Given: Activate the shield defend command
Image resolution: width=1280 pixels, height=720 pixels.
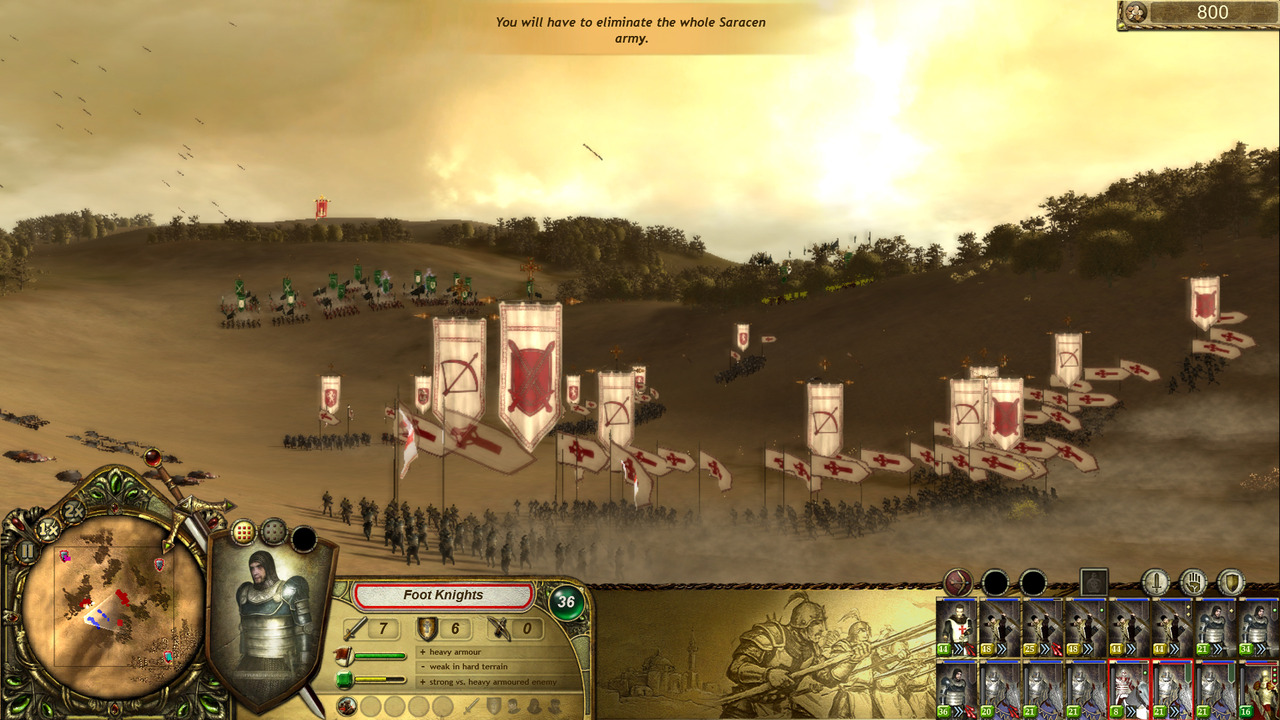Looking at the screenshot, I should 1231,582.
